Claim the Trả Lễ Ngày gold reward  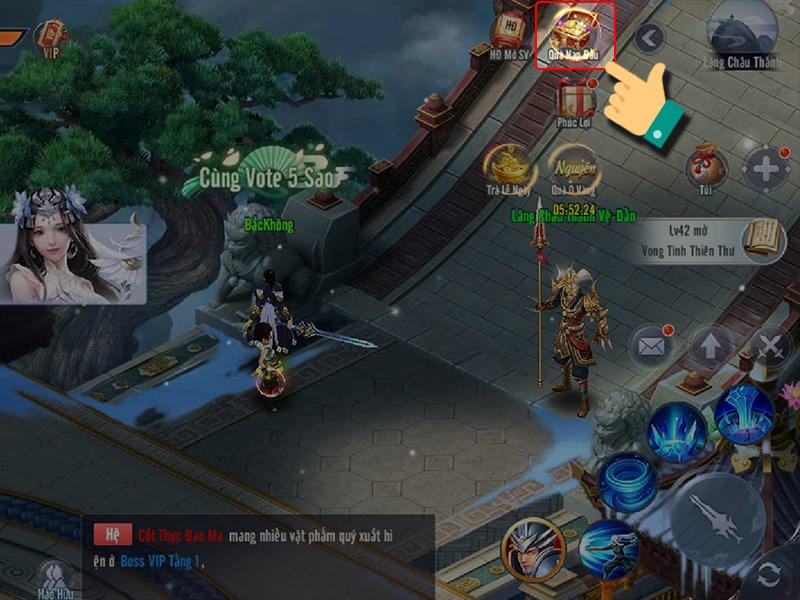coord(506,166)
